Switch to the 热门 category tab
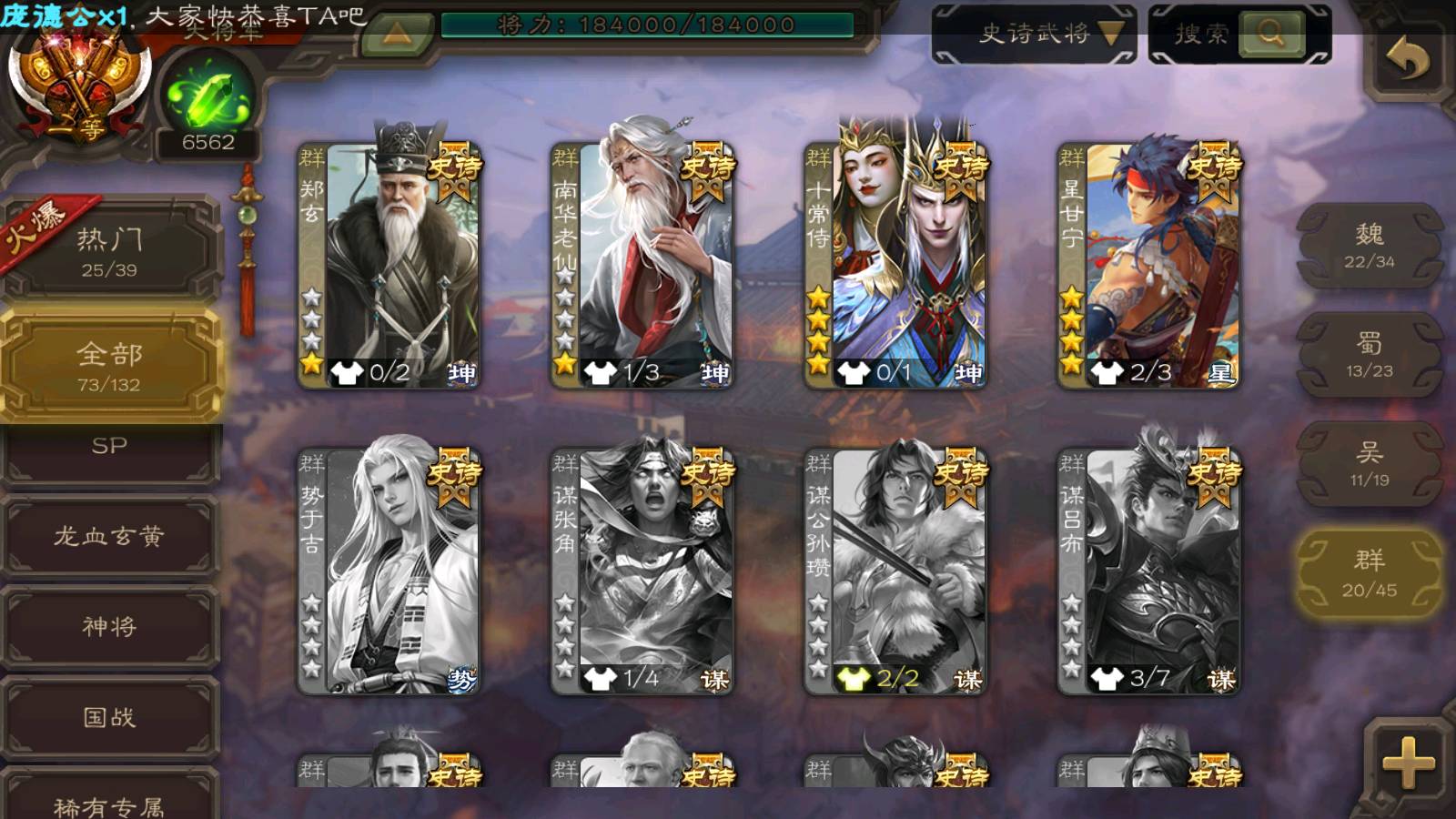Screen dimensions: 1456x819 [x=109, y=251]
